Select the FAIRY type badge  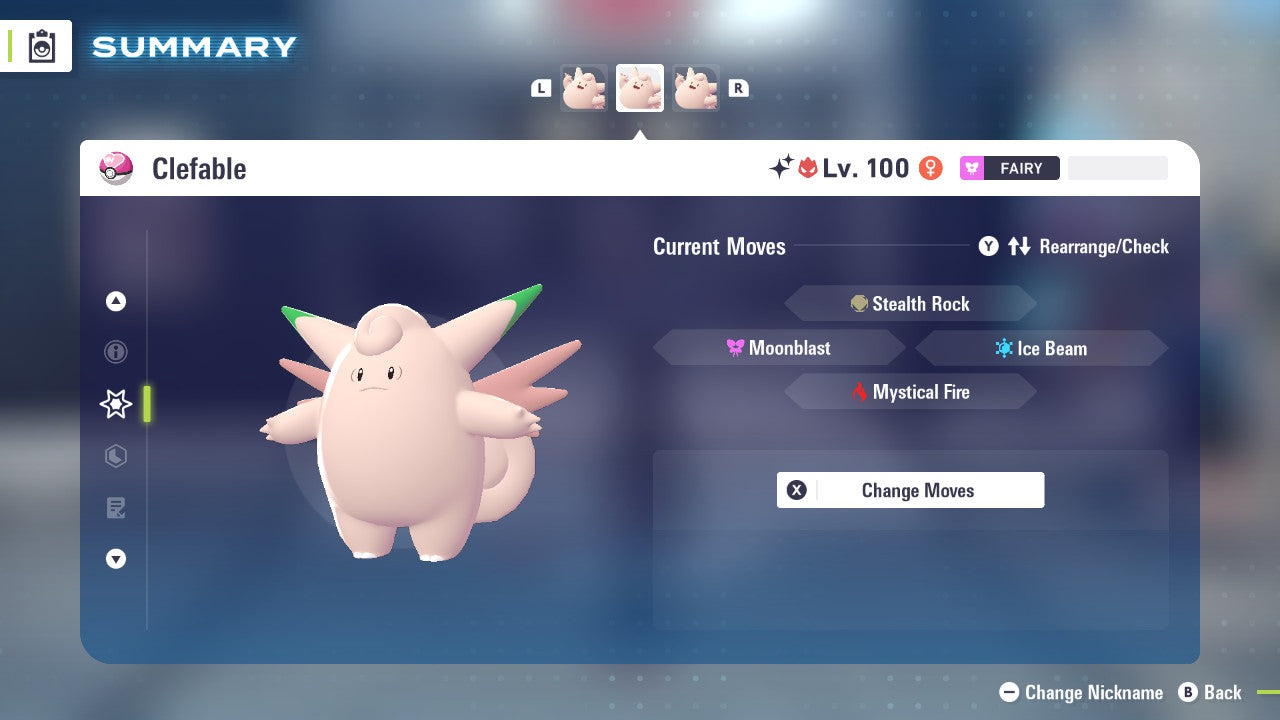coord(1009,168)
